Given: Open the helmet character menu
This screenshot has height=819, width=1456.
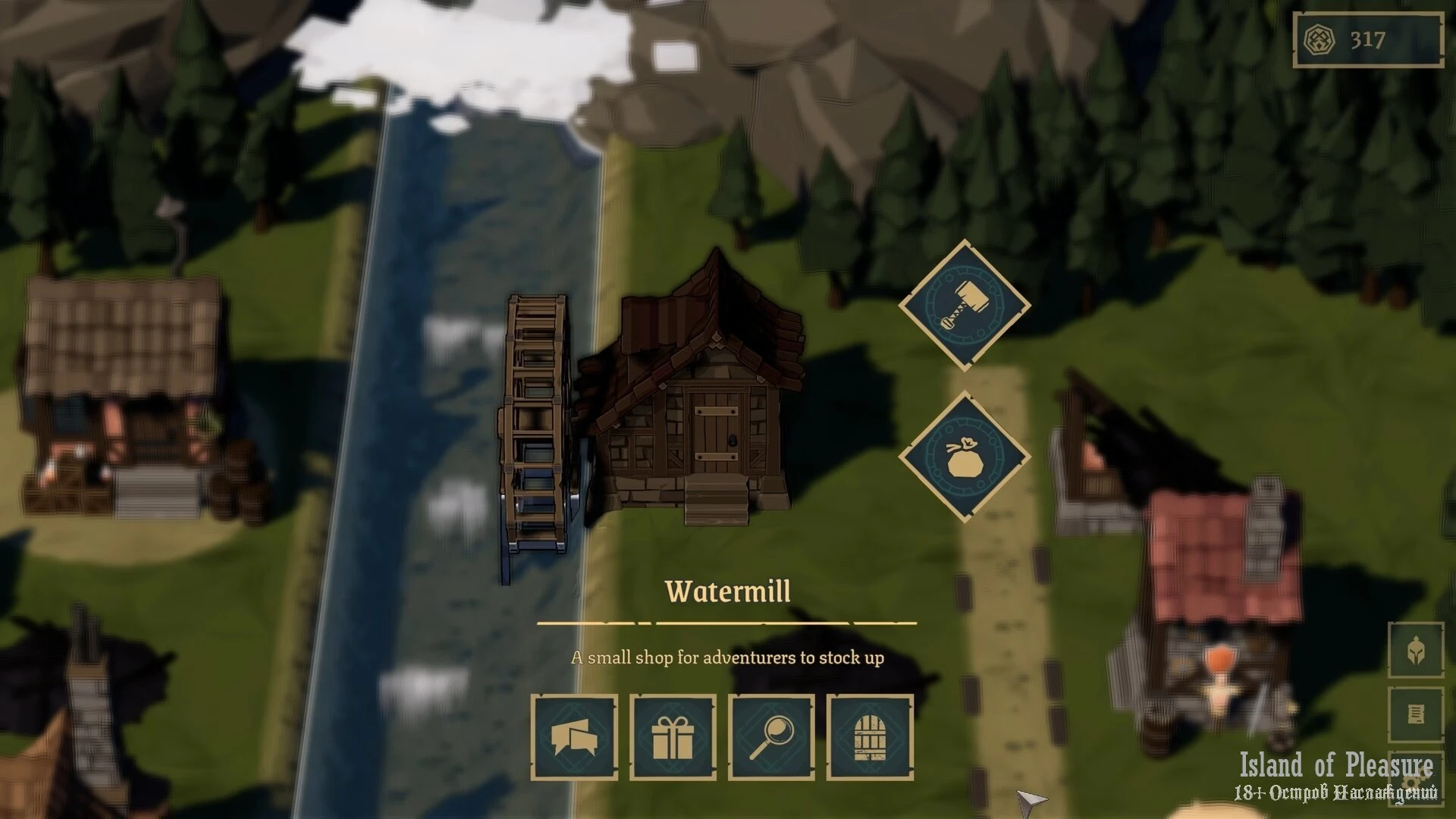Looking at the screenshot, I should (x=1415, y=651).
